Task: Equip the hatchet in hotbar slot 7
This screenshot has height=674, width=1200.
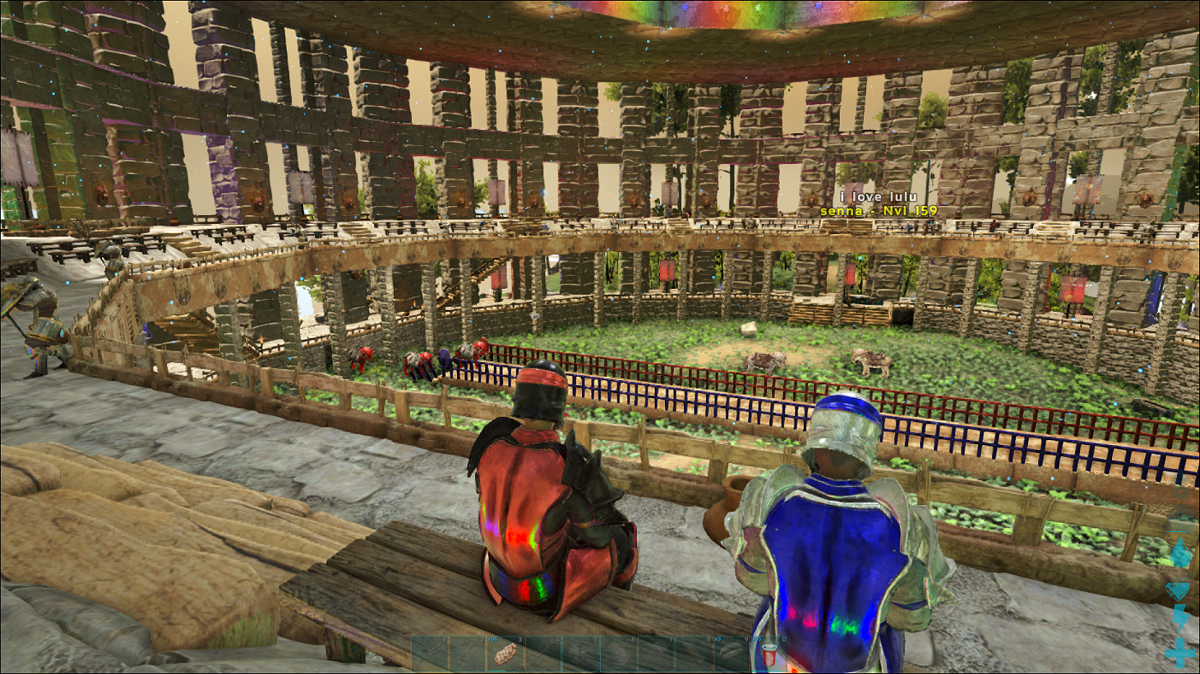Action: point(656,653)
